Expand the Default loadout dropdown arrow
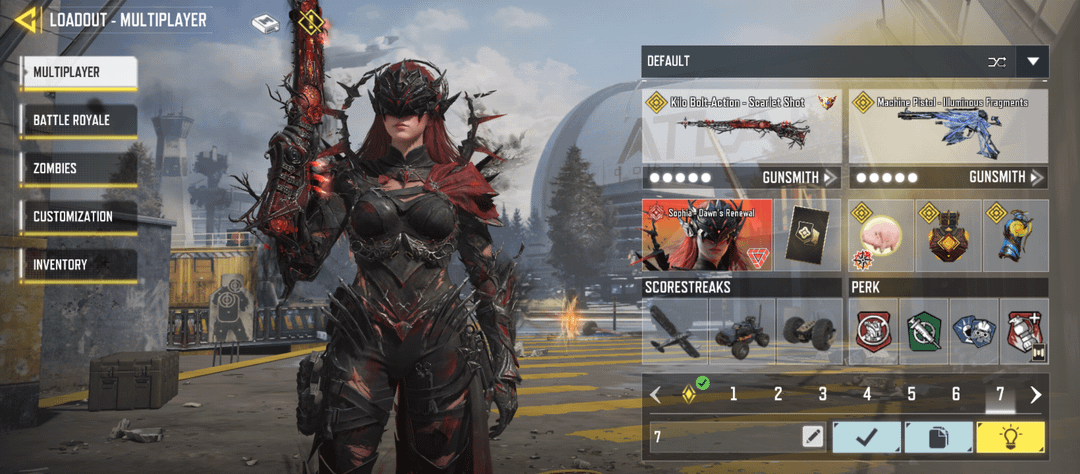Screen dimensions: 1080x474 (x=1033, y=62)
